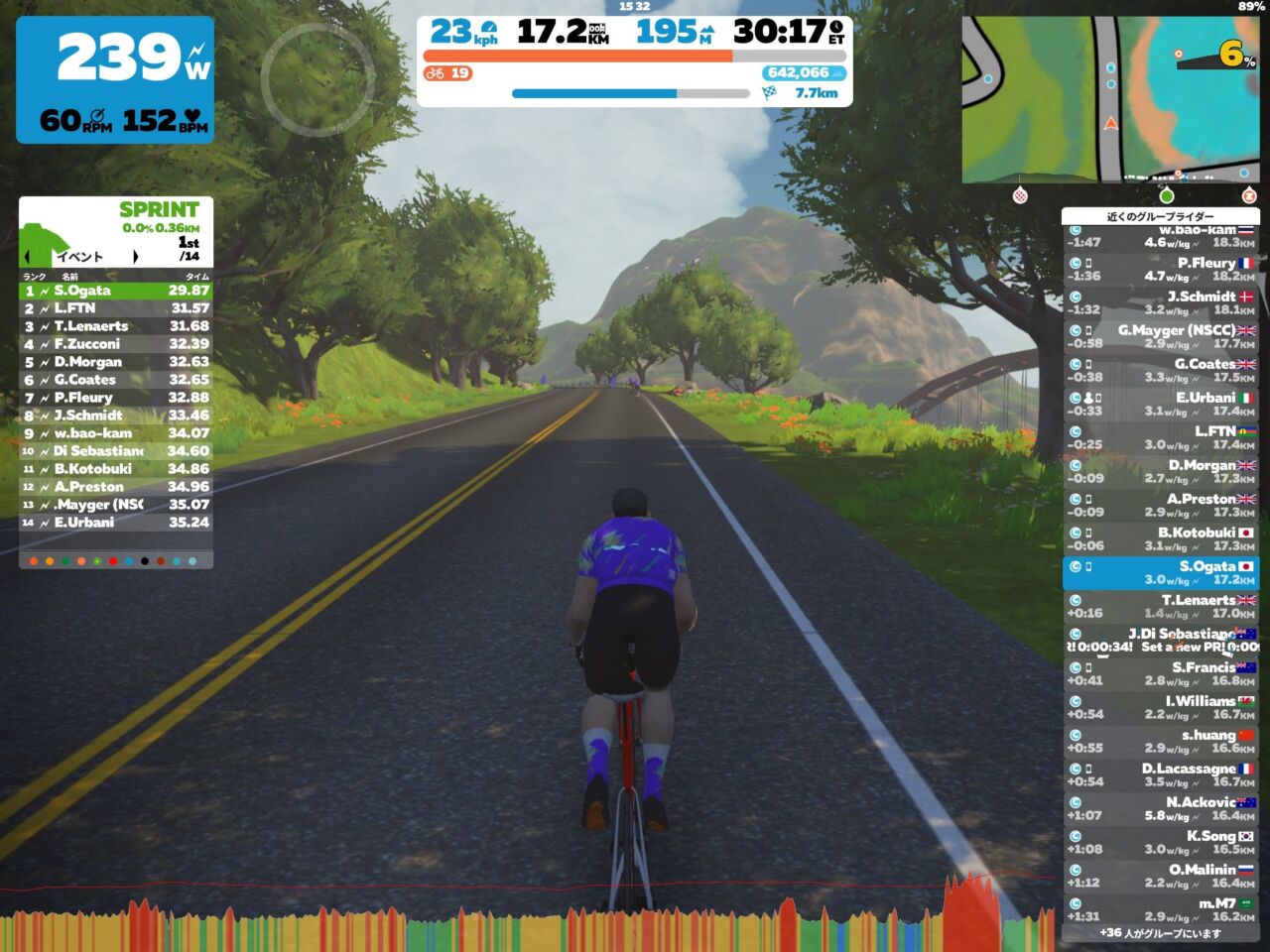Choose F.Zucconi in the sprint ranking
This screenshot has height=952, width=1270.
(116, 344)
